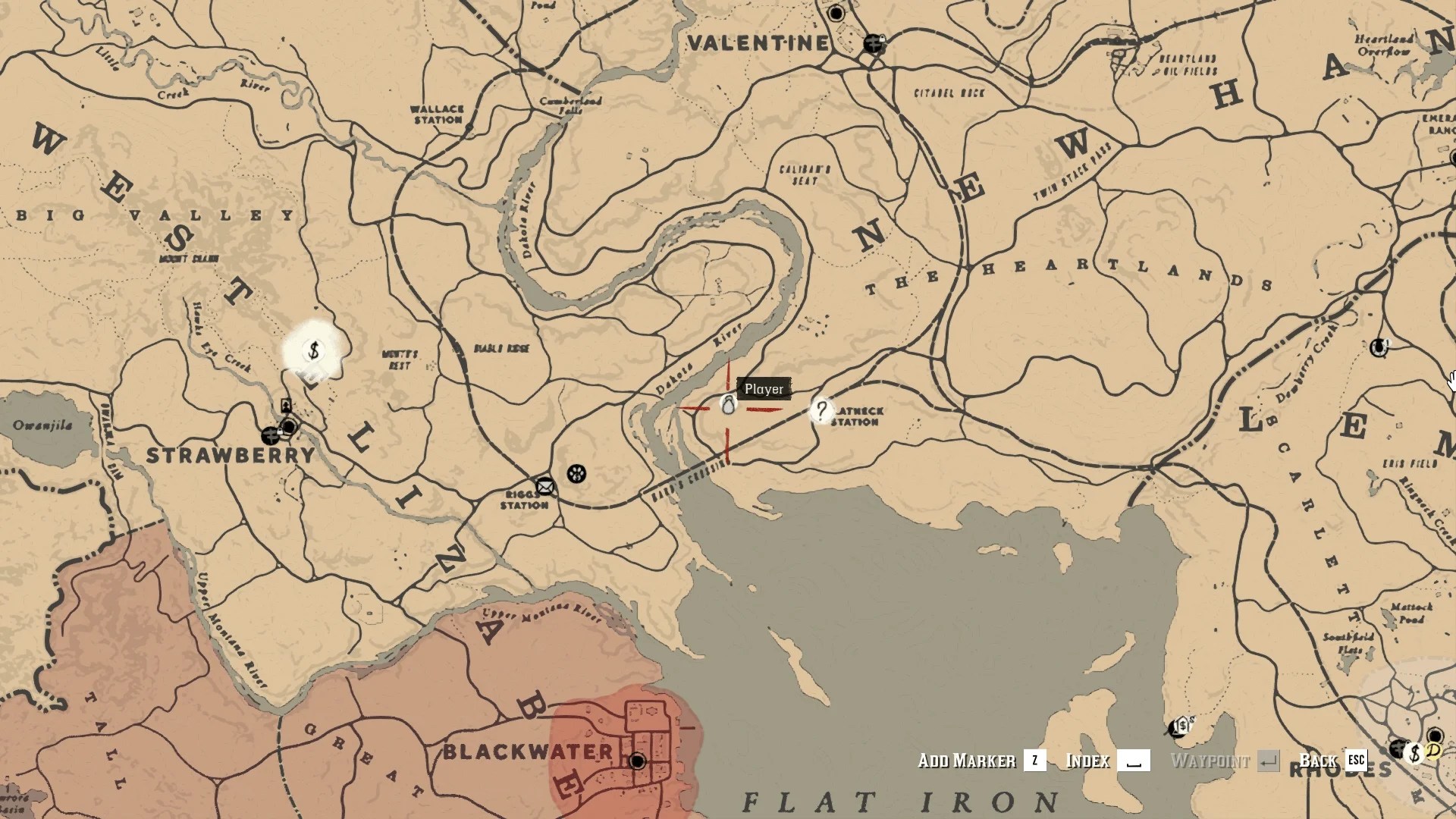Open the map Index
The height and width of the screenshot is (819, 1456).
tap(1087, 761)
